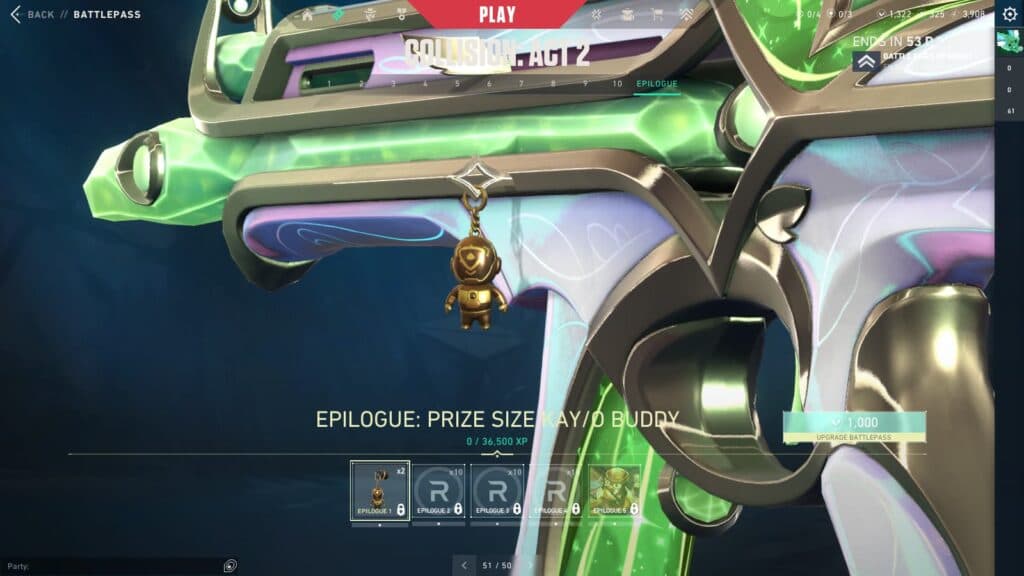This screenshot has height=576, width=1024.
Task: Go to the home icon in top navigation
Action: 307,16
